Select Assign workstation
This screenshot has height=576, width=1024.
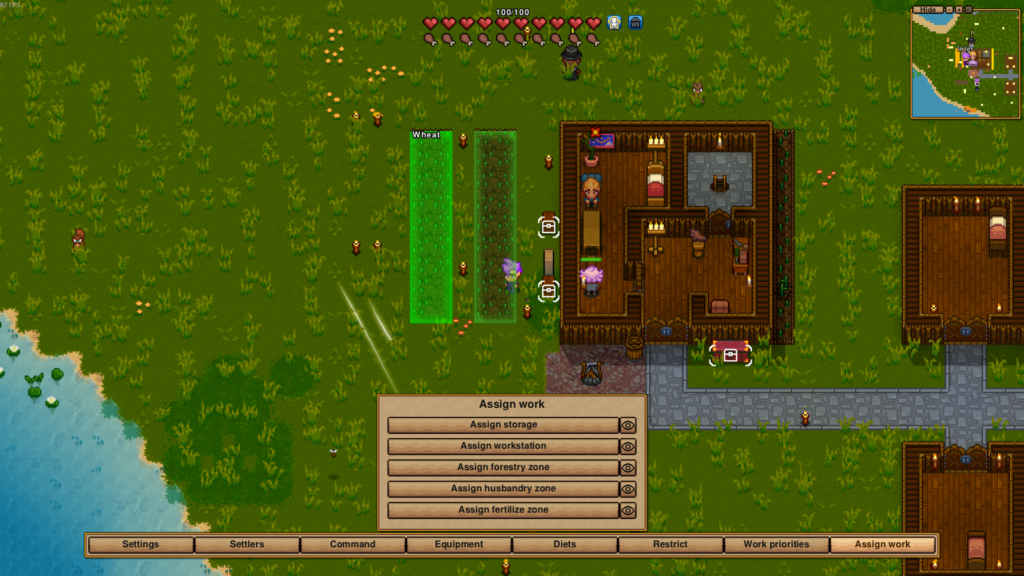(x=503, y=446)
